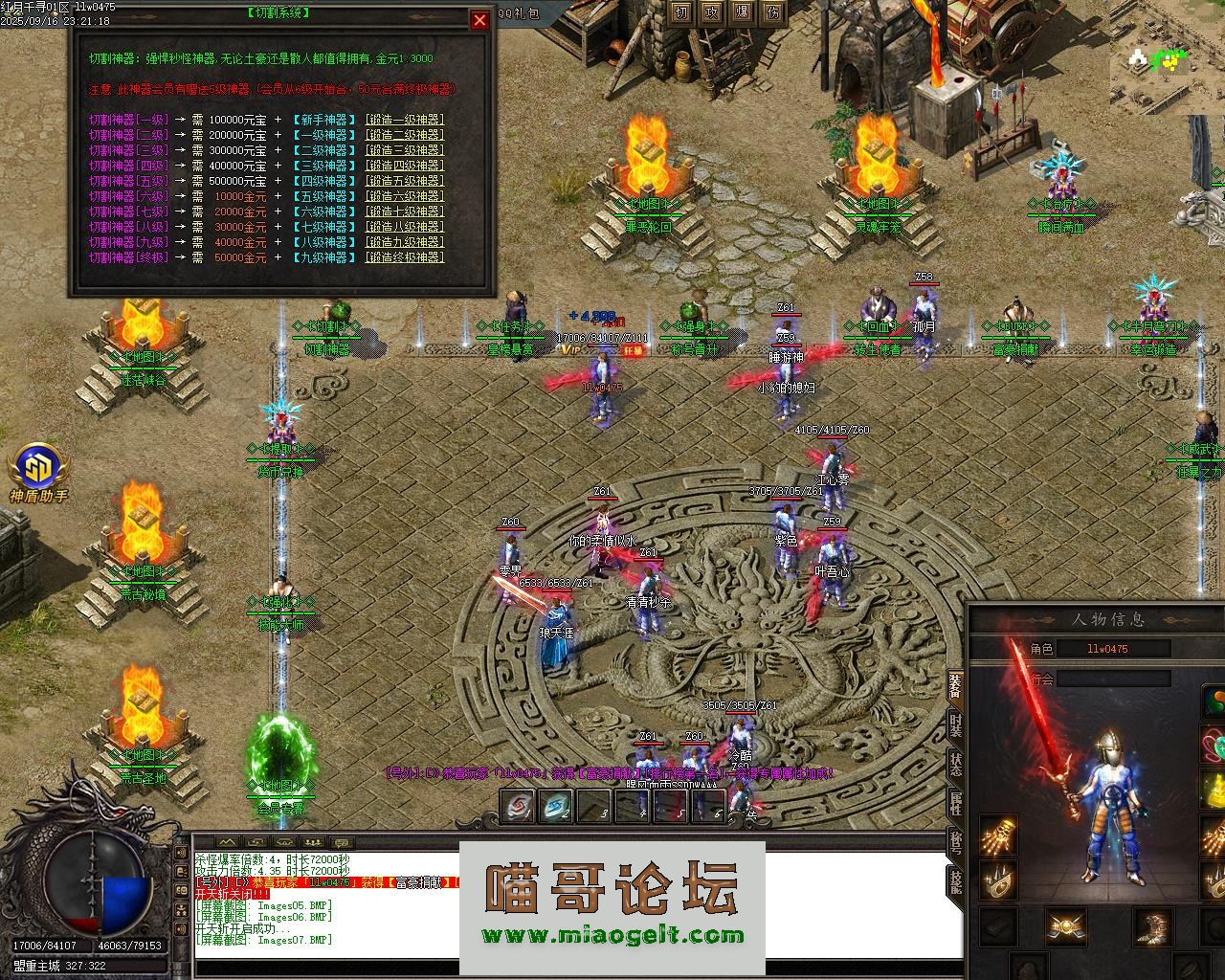Select the 伤 button in the top bar
Viewport: 1225px width, 980px height.
(x=772, y=12)
